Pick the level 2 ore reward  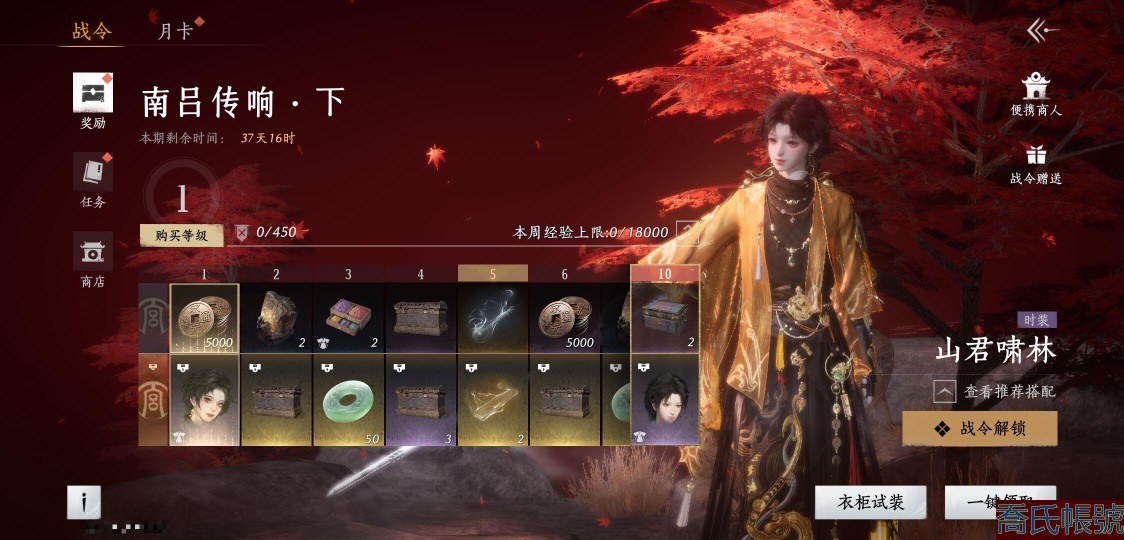pos(276,318)
